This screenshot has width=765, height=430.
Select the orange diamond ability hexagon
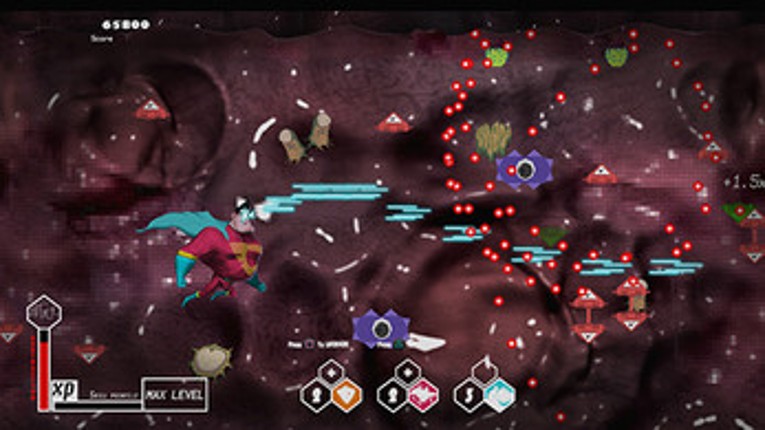(346, 395)
